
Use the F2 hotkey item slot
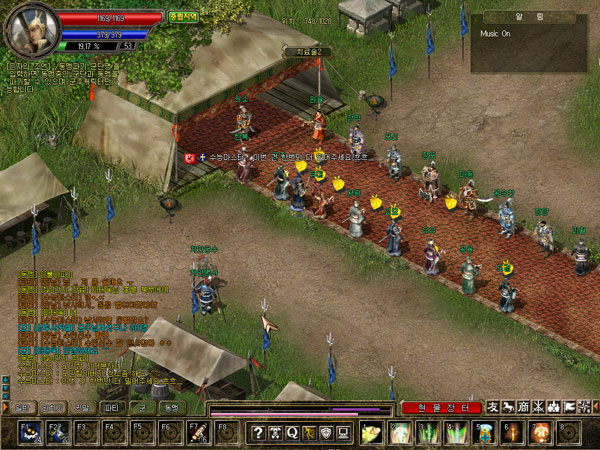(59, 432)
